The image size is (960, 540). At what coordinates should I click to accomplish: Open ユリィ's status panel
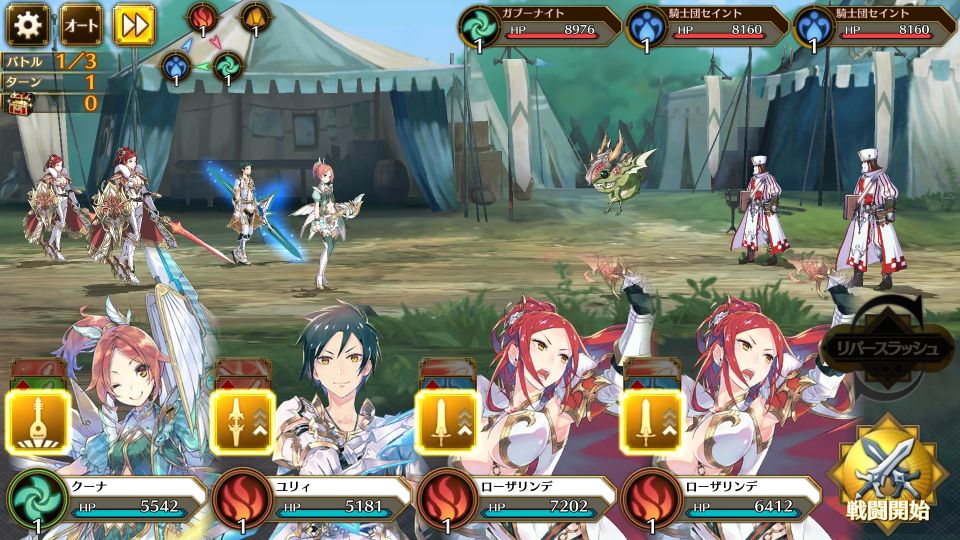[310, 503]
